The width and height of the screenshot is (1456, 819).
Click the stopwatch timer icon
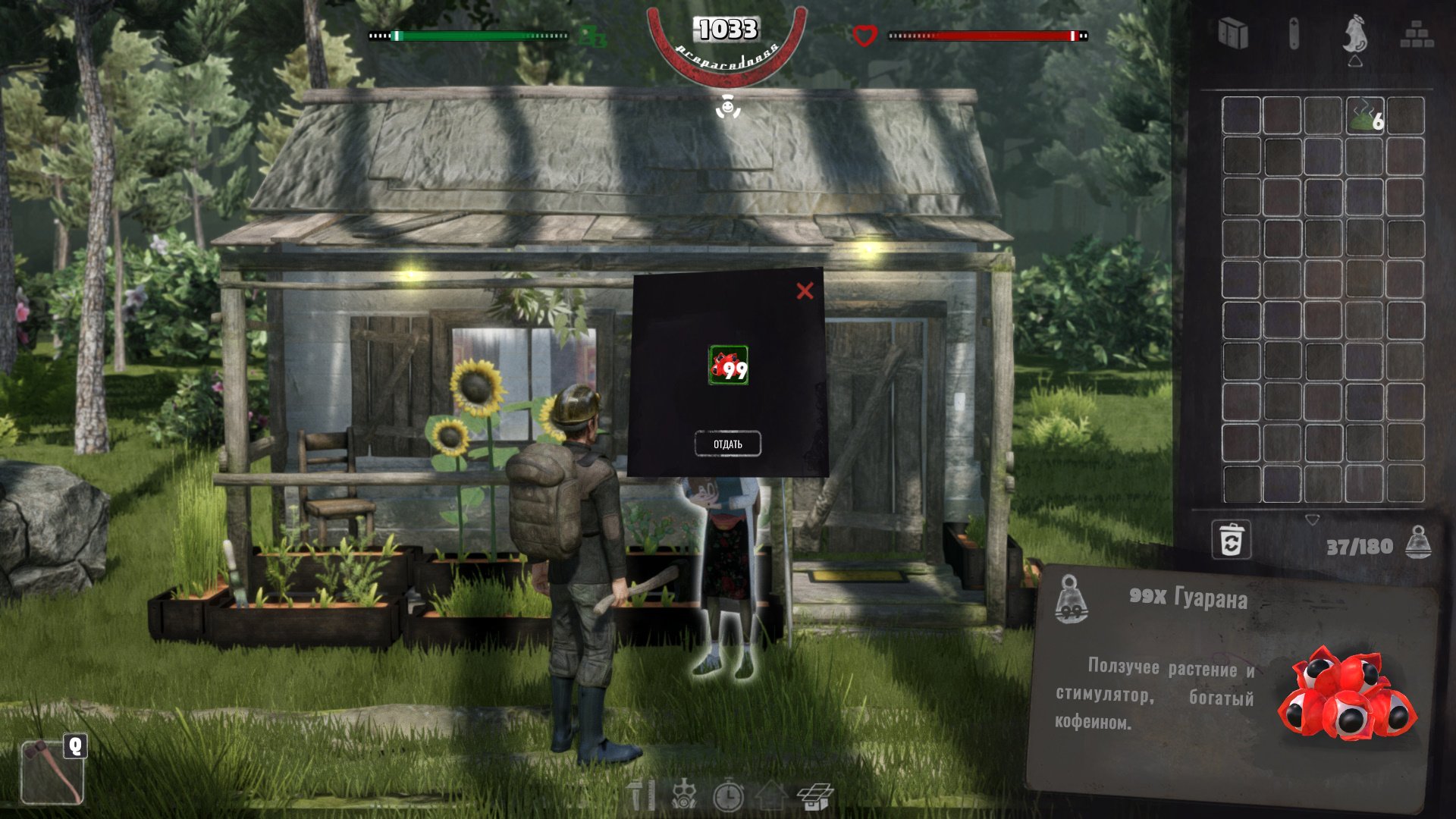tap(728, 795)
